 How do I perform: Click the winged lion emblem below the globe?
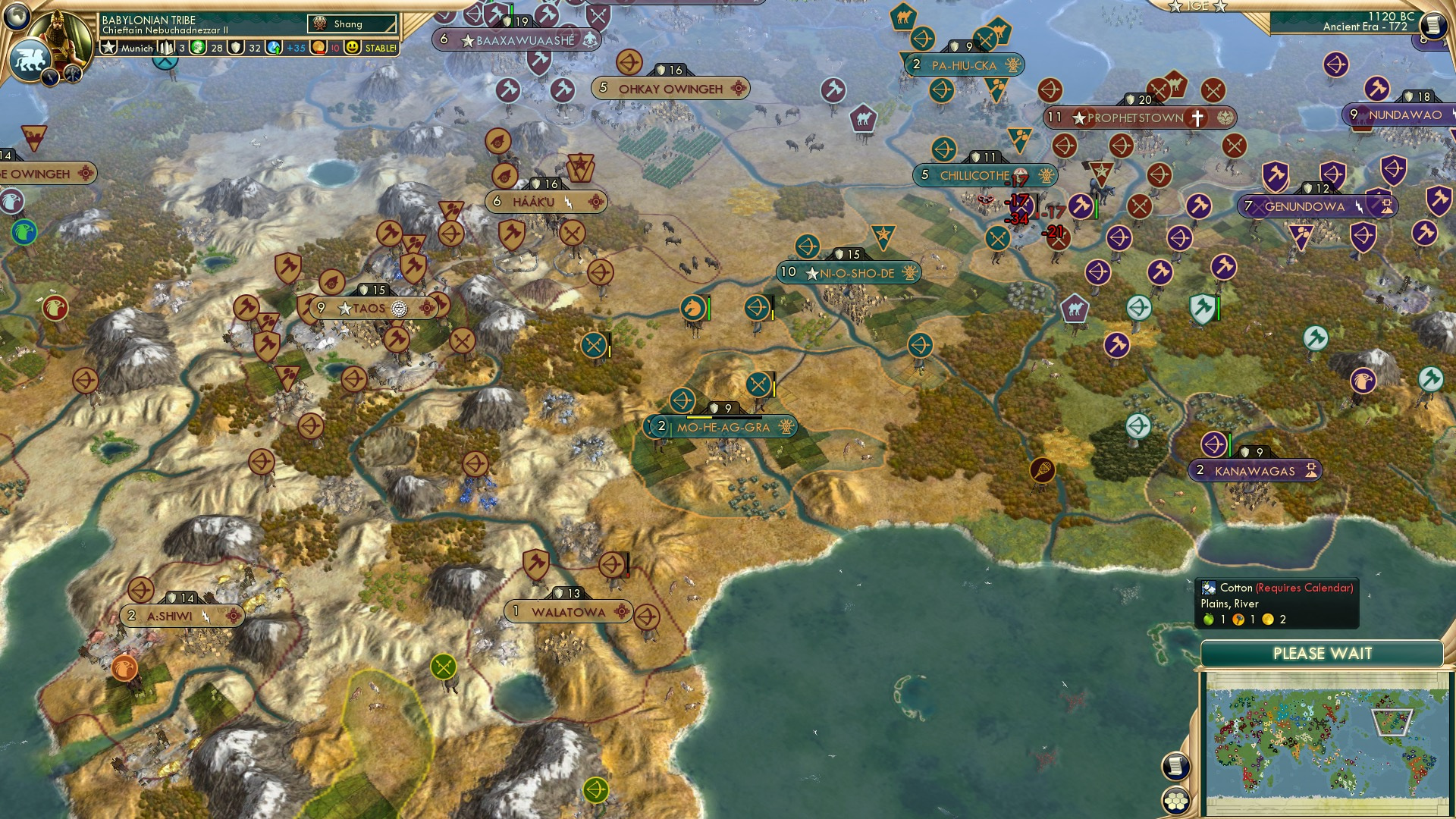point(30,61)
